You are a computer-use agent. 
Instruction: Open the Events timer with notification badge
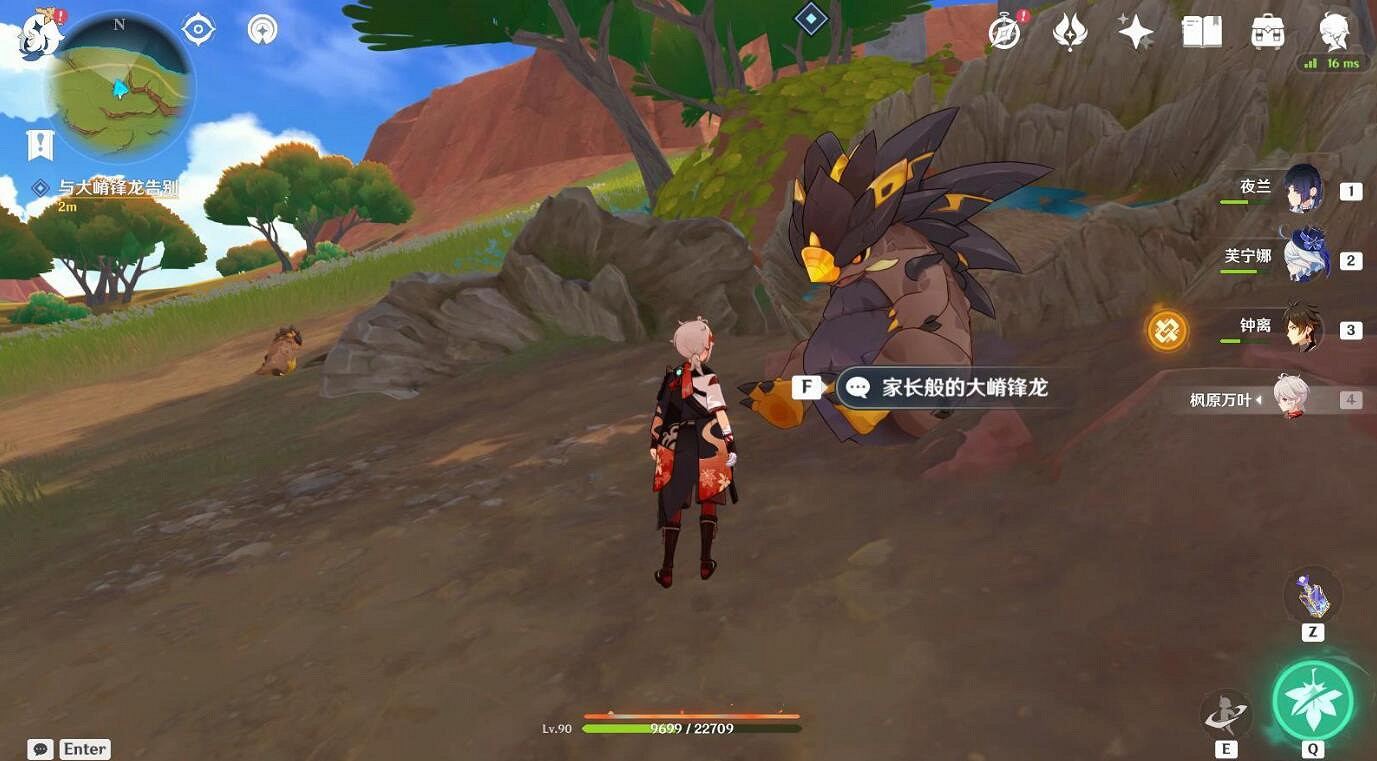click(1003, 31)
